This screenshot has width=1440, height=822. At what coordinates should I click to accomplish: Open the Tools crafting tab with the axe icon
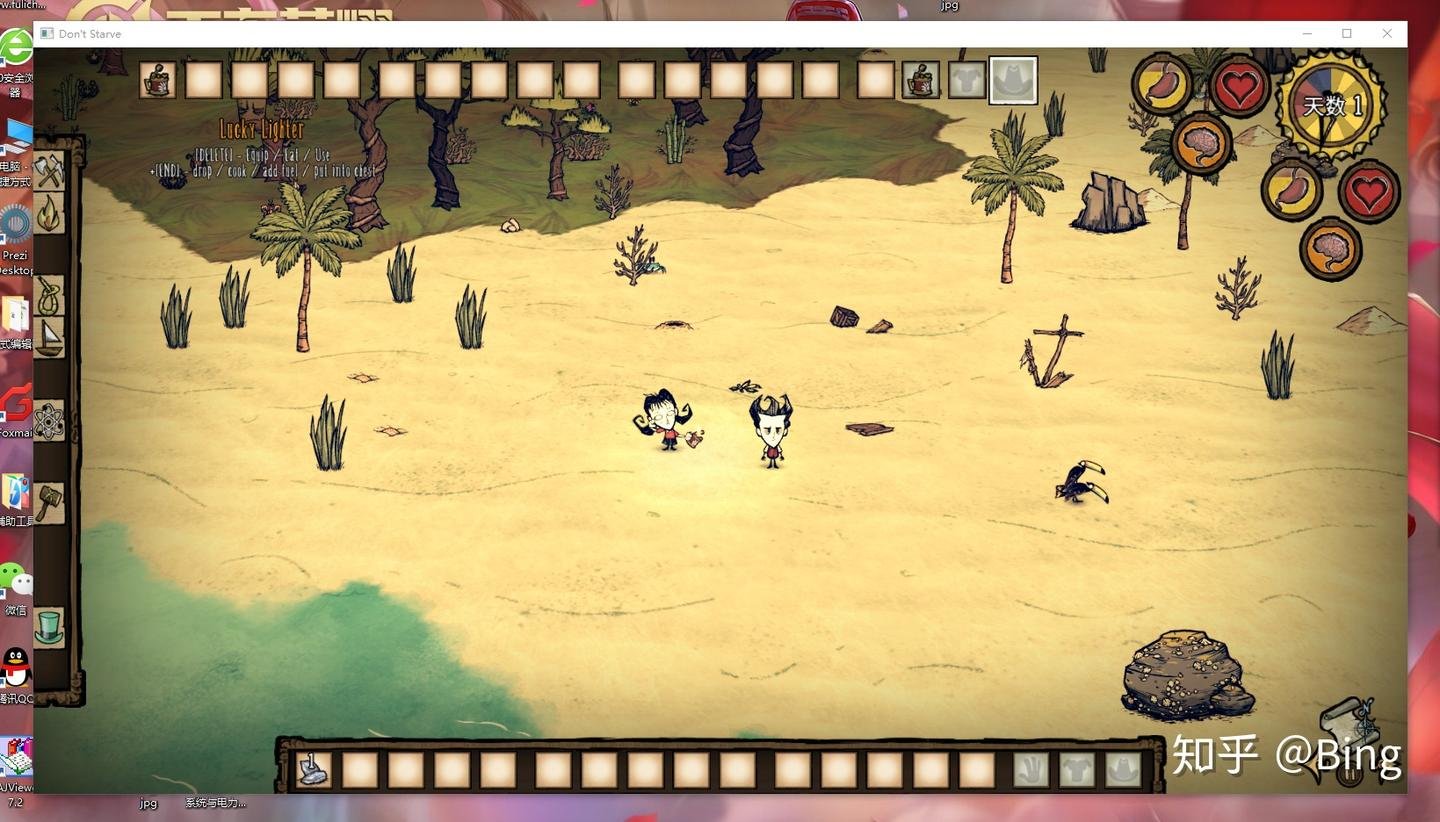(x=49, y=170)
